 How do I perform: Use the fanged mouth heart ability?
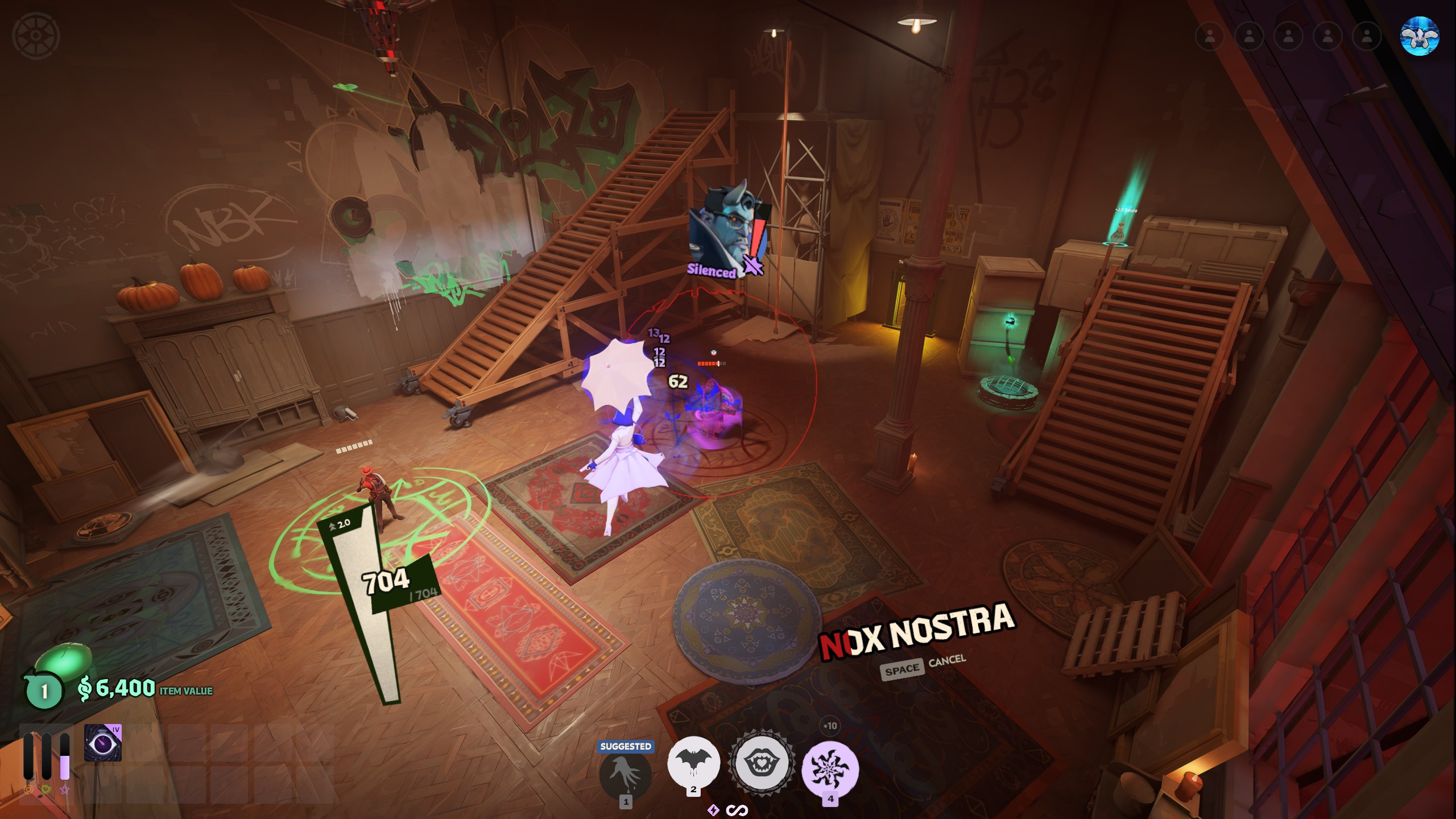762,763
